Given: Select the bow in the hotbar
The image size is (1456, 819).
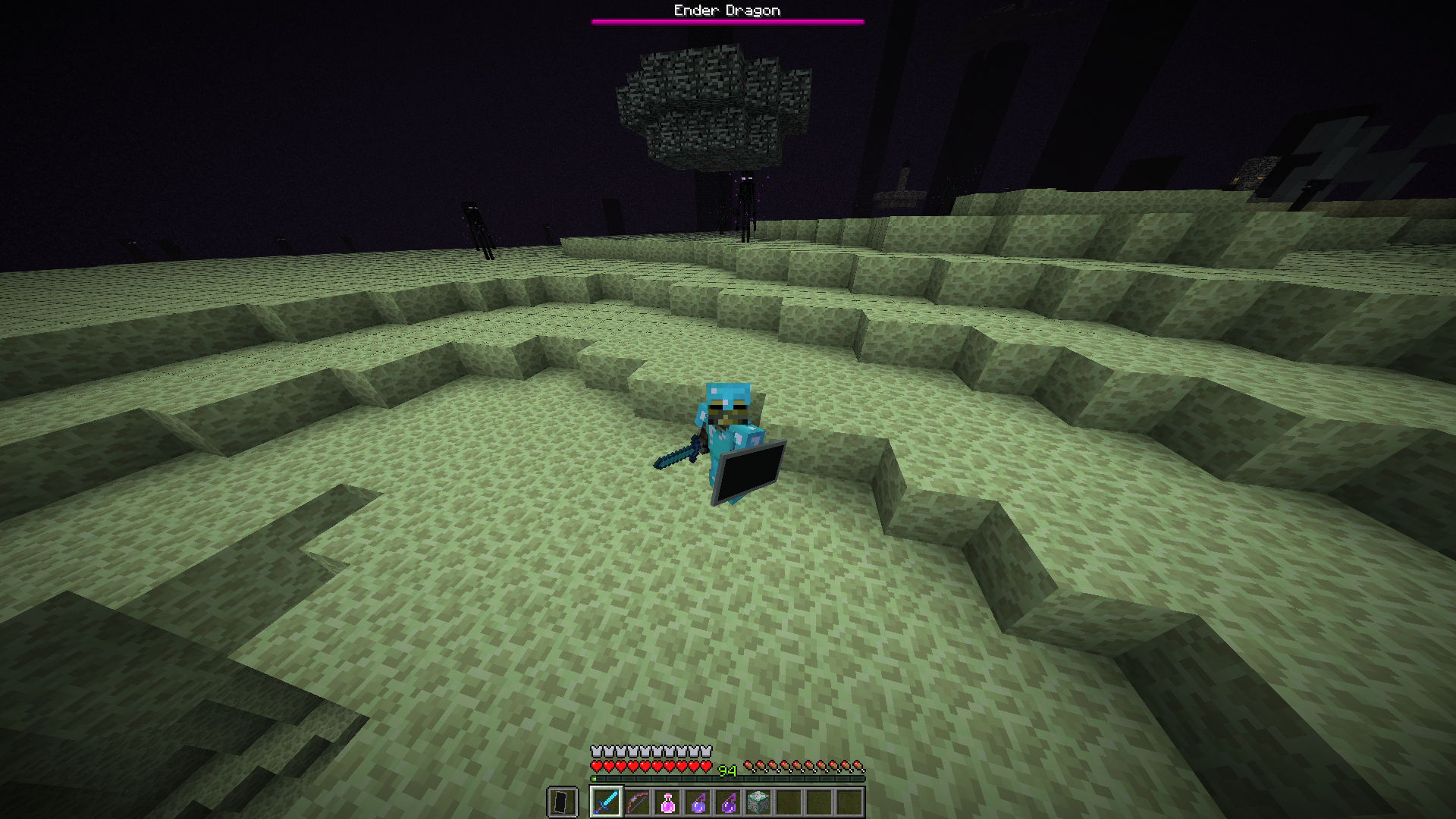Looking at the screenshot, I should point(637,802).
